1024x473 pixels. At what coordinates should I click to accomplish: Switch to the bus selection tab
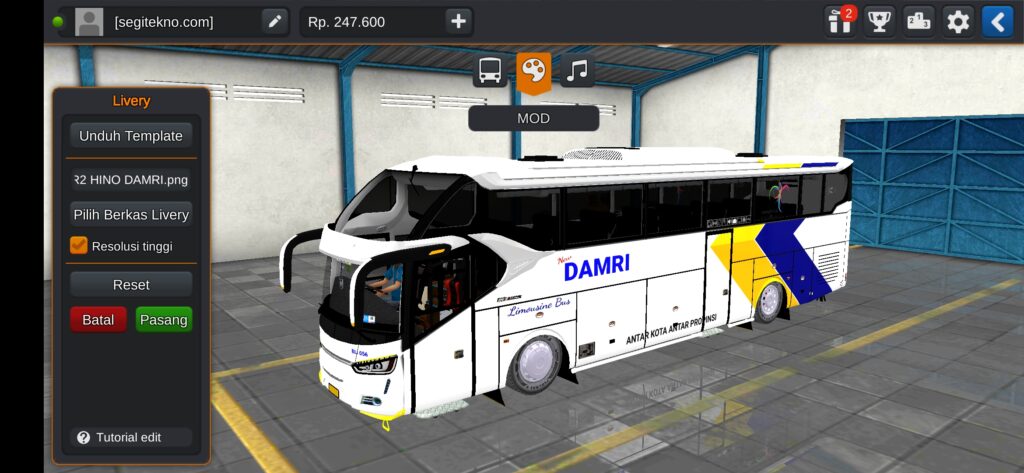coord(490,71)
